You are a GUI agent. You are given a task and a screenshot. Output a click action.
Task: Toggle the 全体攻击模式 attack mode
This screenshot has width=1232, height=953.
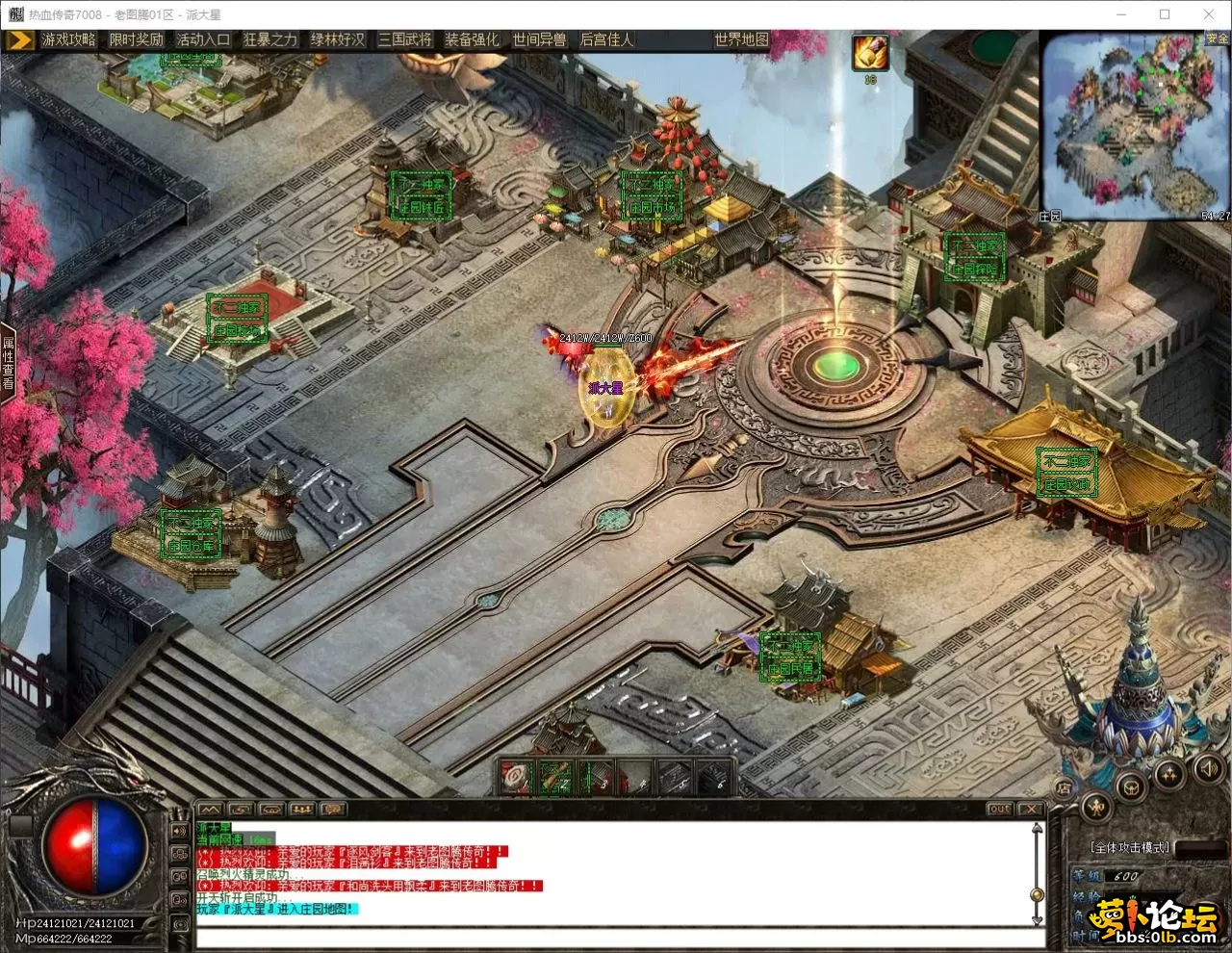(x=1130, y=847)
